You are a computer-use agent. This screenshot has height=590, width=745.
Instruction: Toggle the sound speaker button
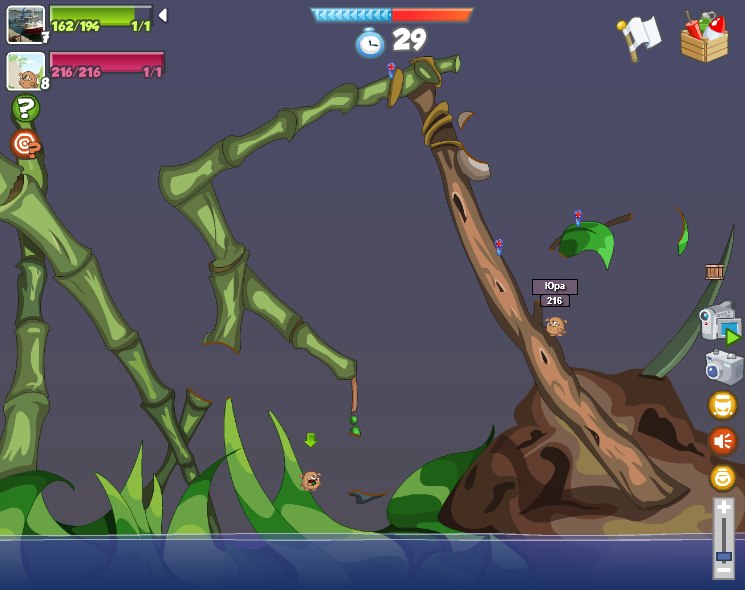tap(722, 441)
